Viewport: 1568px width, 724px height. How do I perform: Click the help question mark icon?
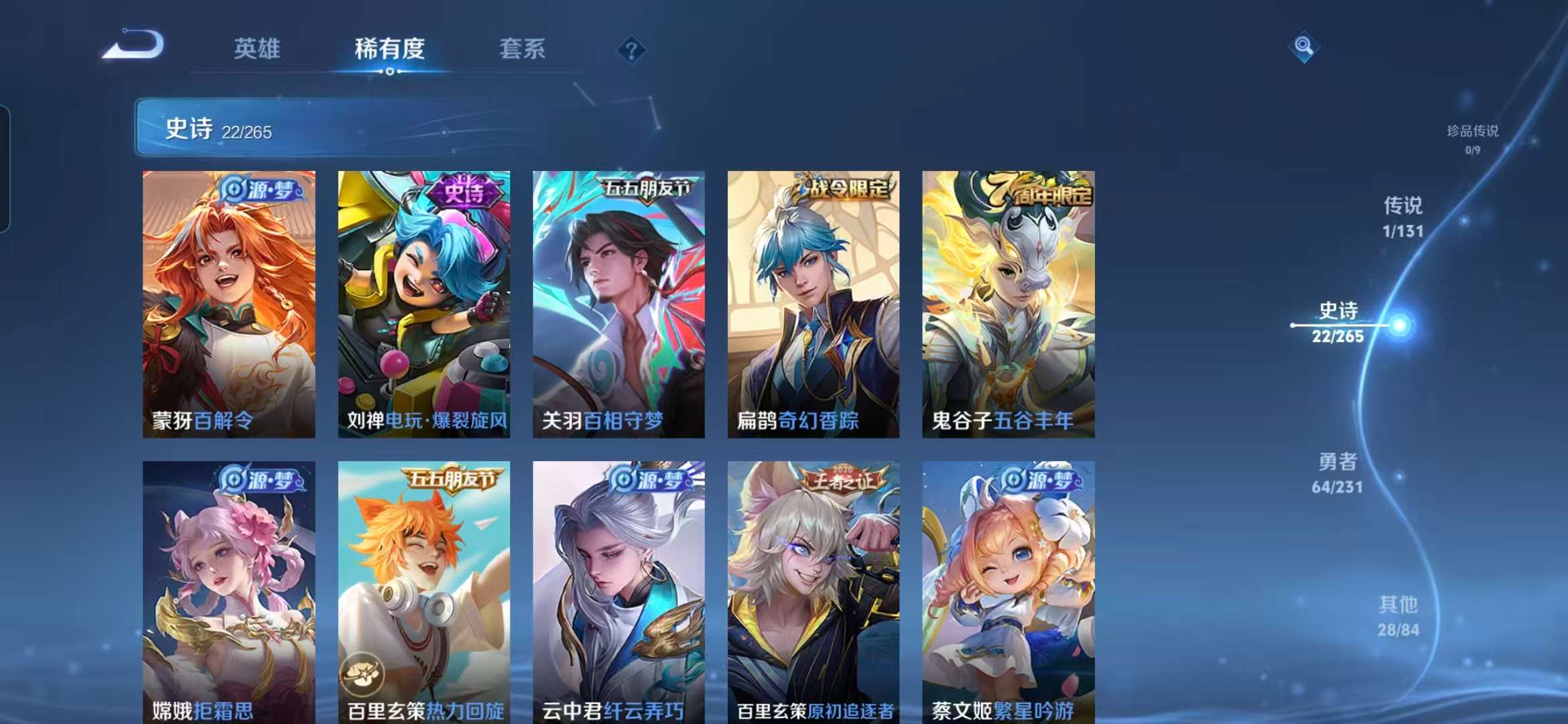[631, 50]
